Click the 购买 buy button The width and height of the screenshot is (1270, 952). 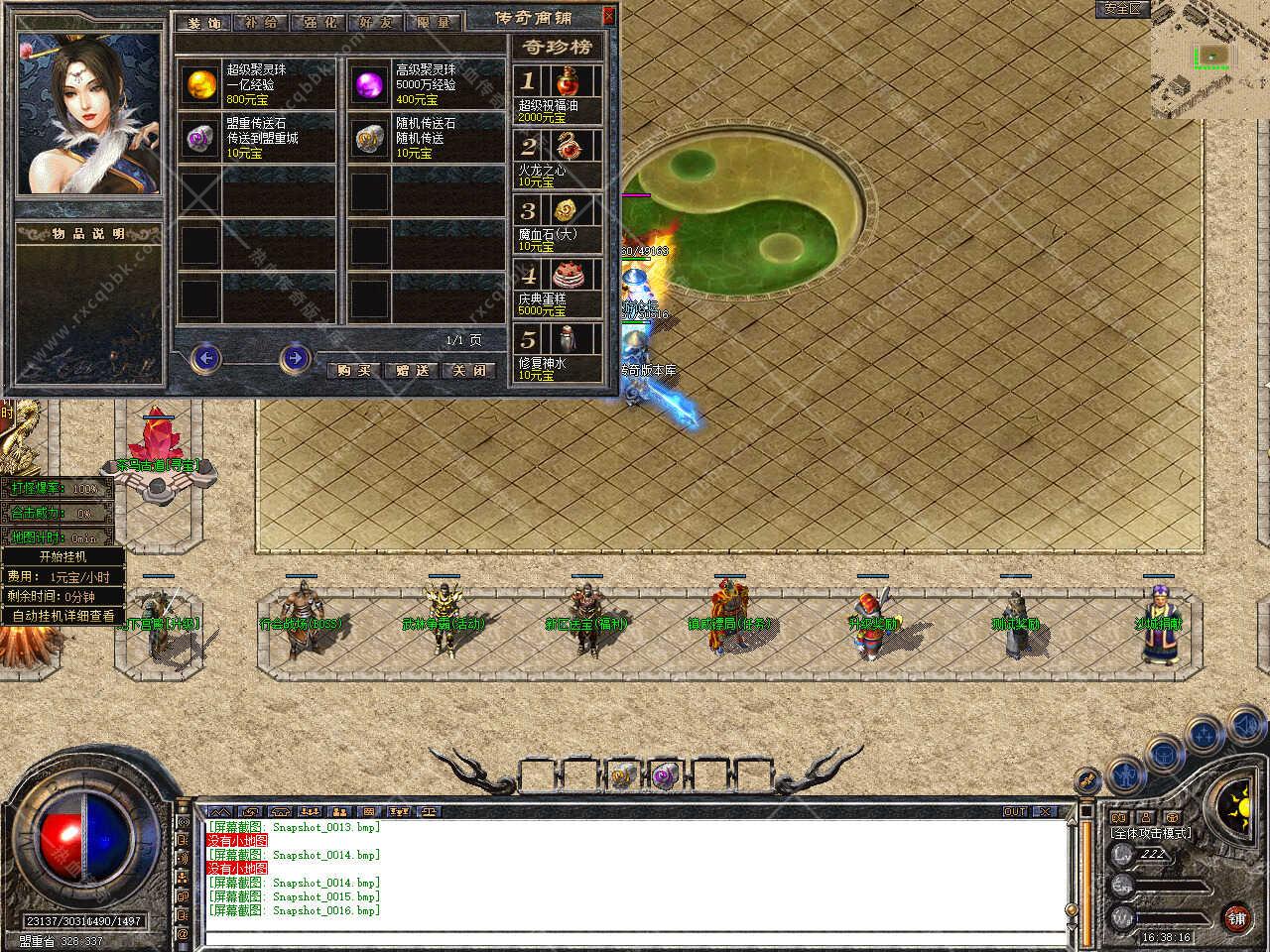(354, 370)
